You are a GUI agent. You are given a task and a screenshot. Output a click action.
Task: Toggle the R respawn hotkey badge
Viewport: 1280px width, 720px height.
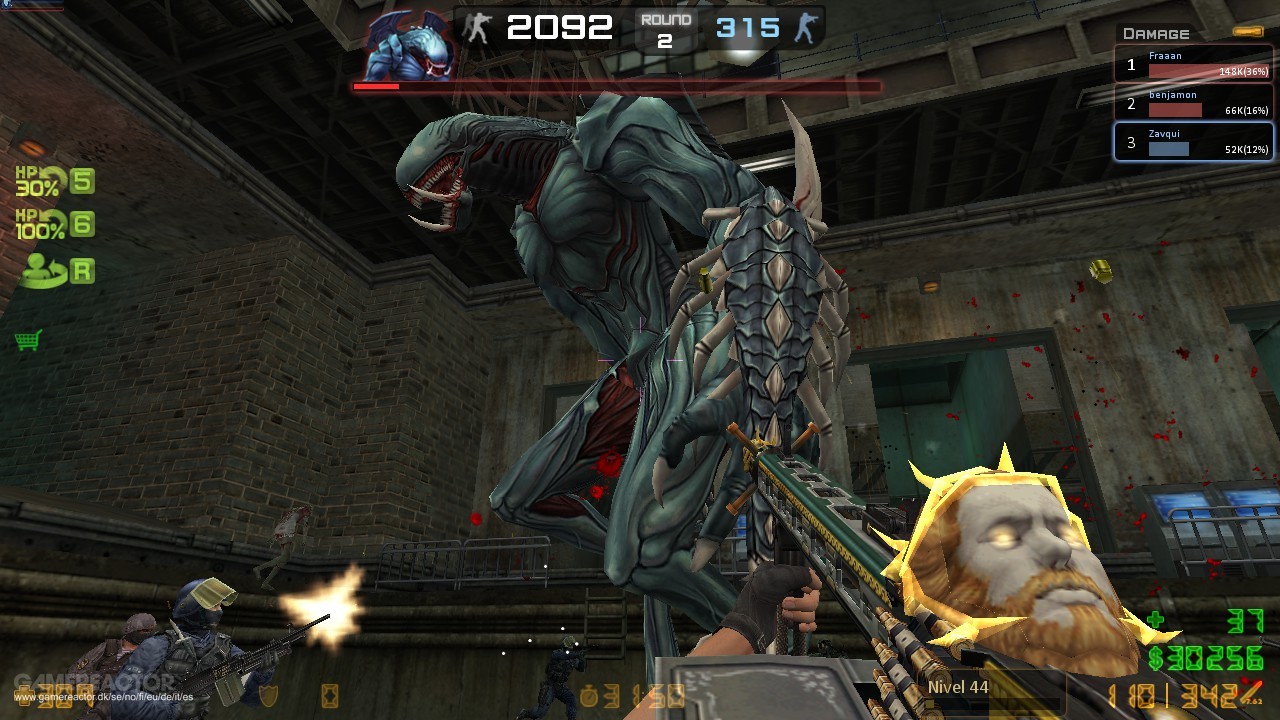(x=84, y=270)
